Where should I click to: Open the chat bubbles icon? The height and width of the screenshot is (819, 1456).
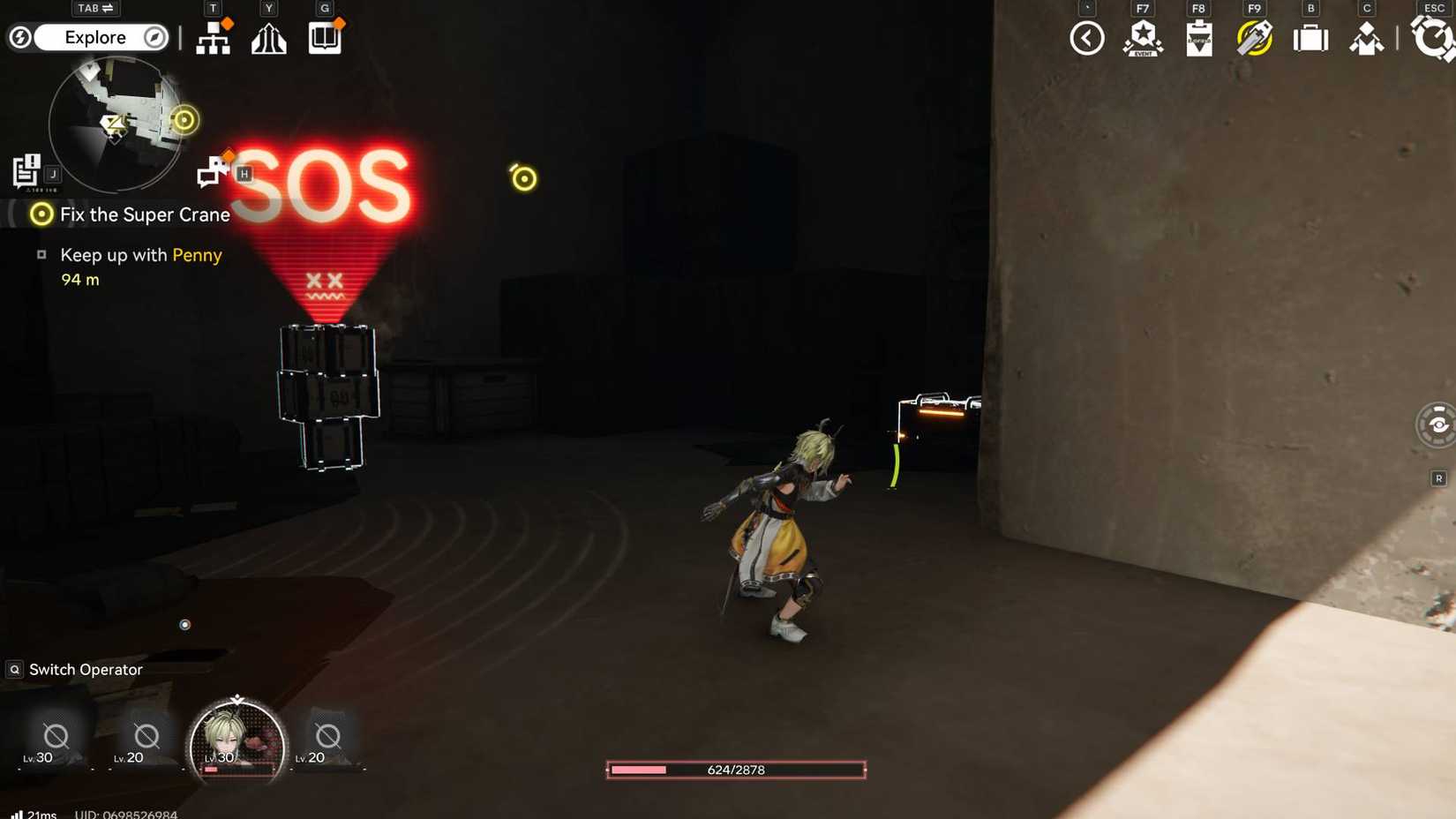[212, 171]
